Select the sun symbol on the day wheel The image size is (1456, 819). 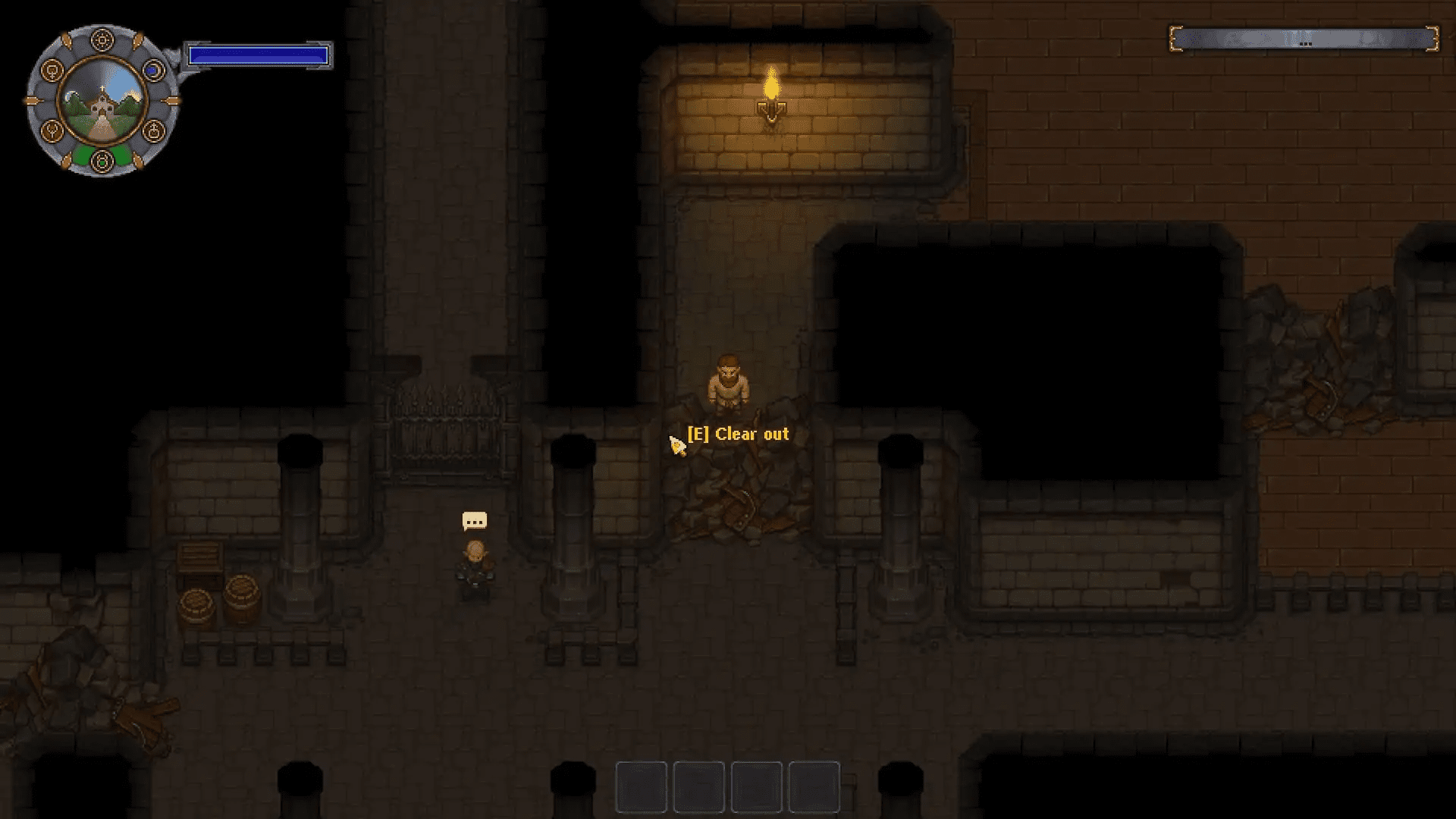[x=102, y=39]
